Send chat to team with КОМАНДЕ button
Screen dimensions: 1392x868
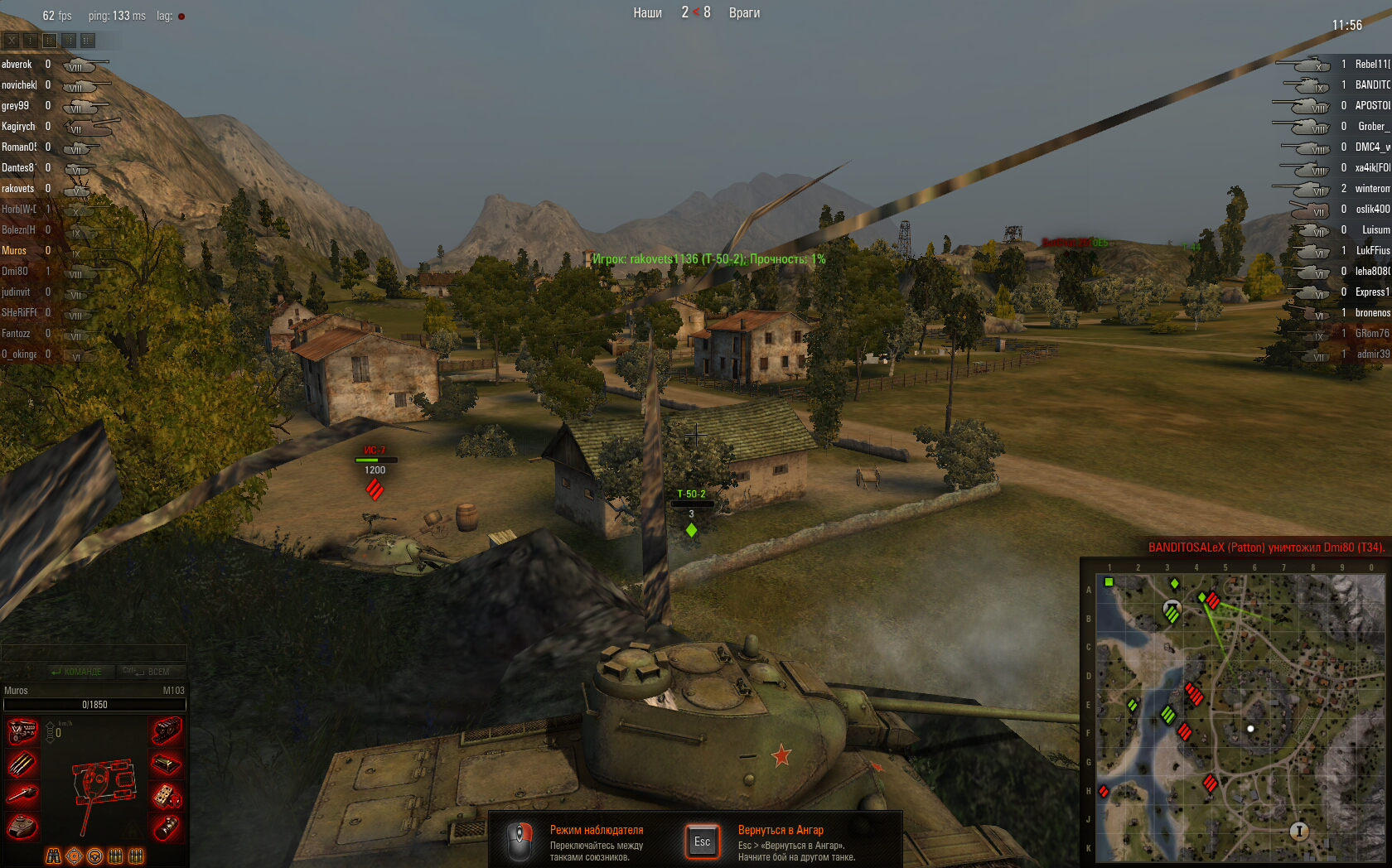pos(76,672)
